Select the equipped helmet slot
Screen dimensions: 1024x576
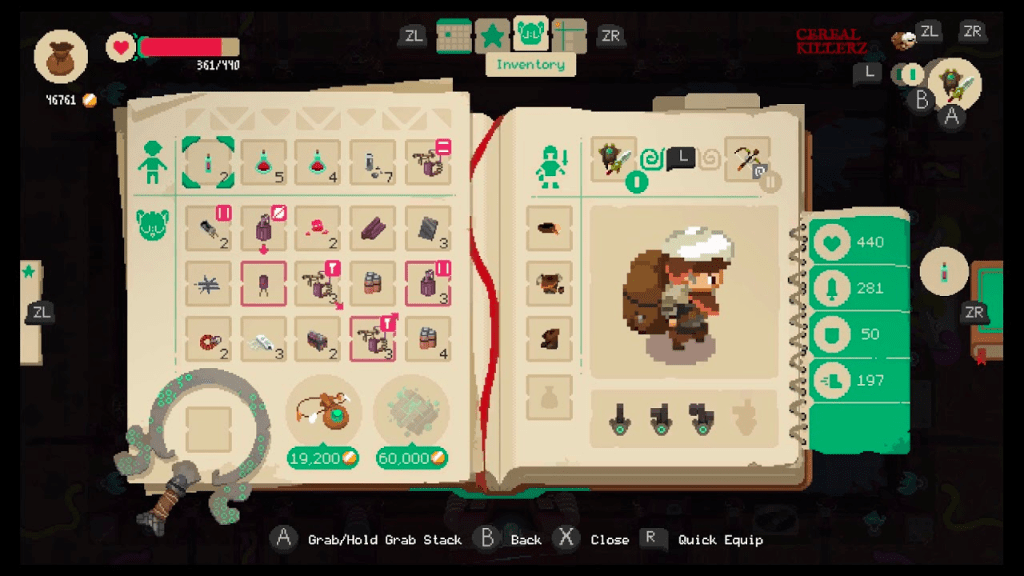pos(549,229)
